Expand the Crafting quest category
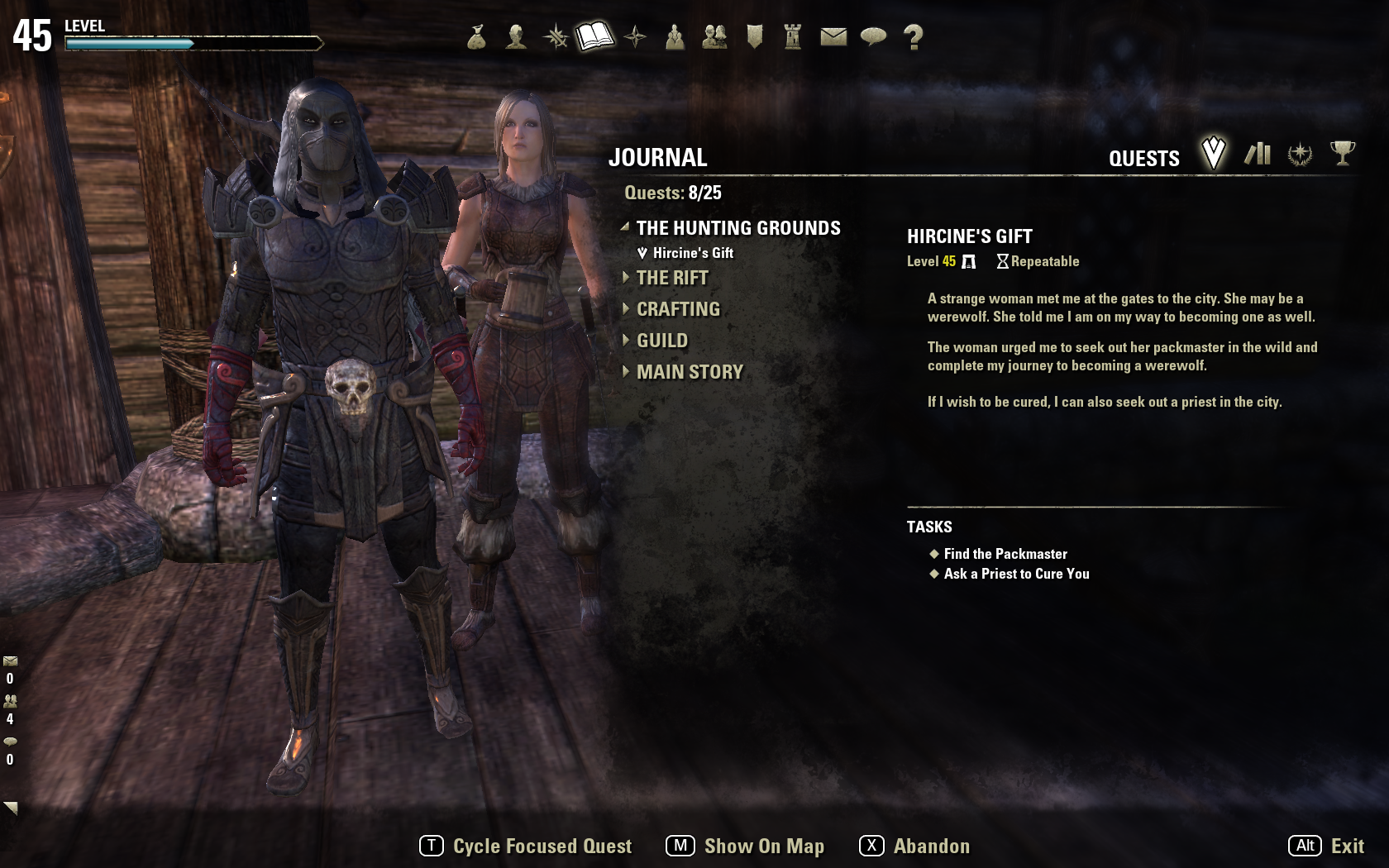This screenshot has height=868, width=1389. click(x=678, y=309)
